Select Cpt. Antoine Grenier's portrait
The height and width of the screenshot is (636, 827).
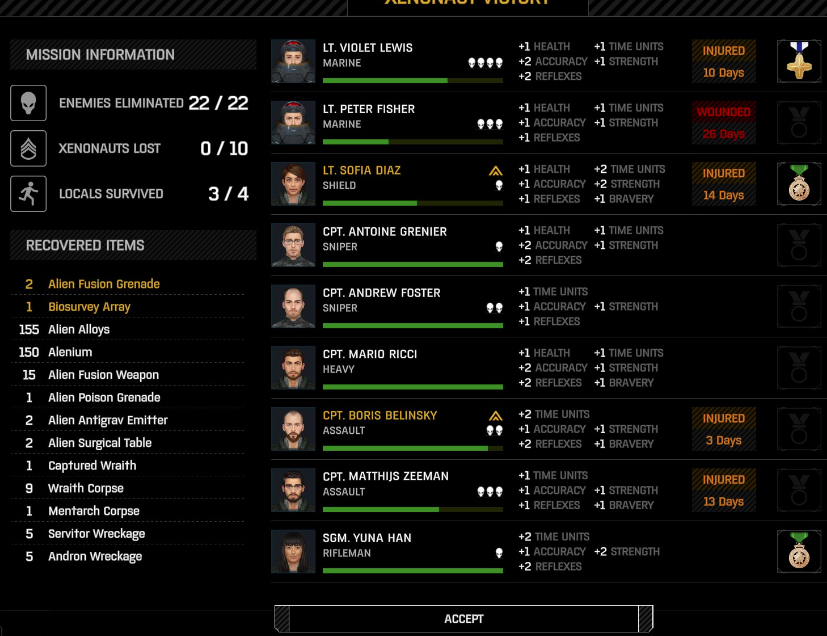[294, 245]
